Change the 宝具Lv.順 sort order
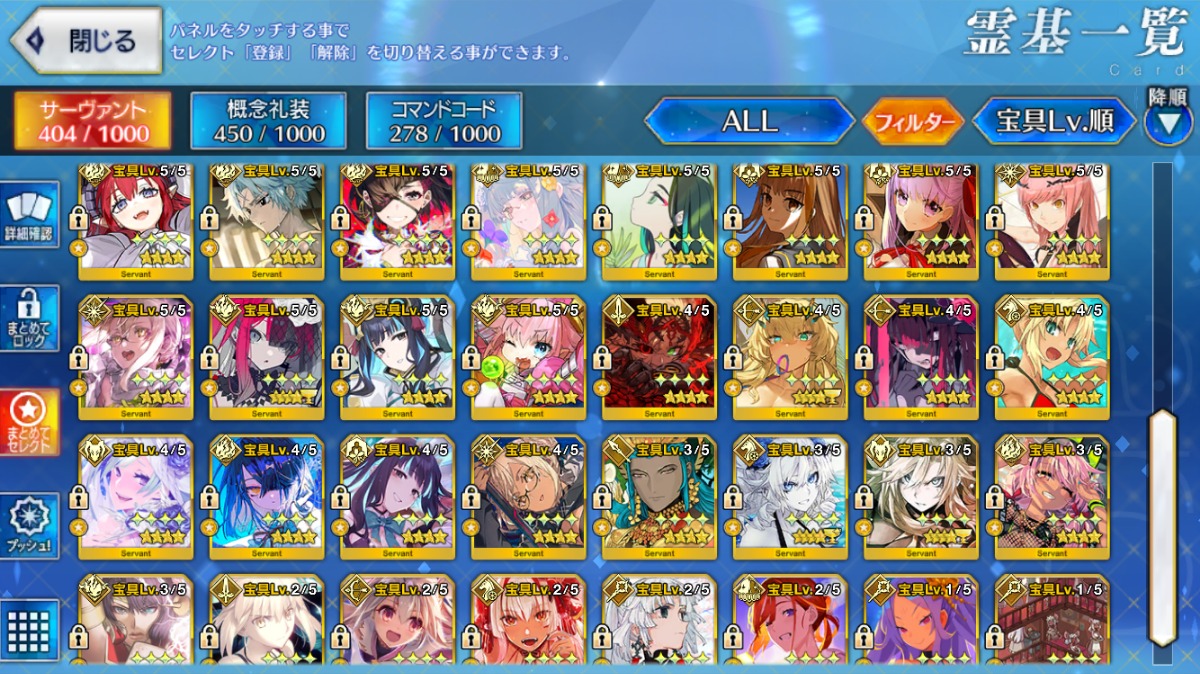The image size is (1200, 674). tap(1055, 122)
